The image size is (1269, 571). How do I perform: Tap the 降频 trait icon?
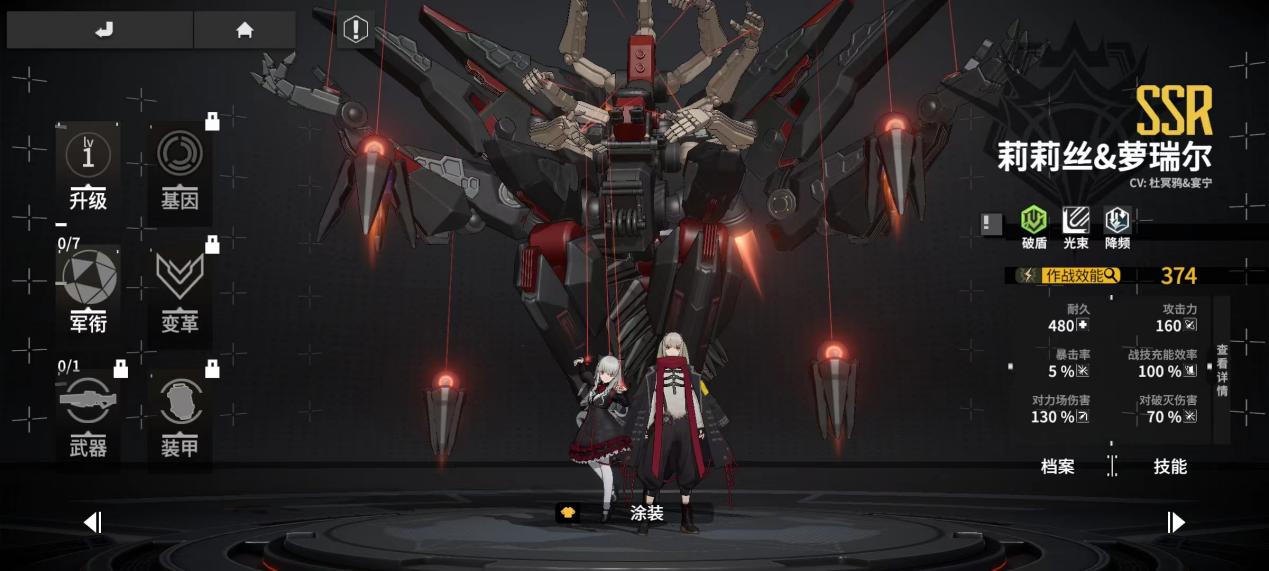(1117, 226)
